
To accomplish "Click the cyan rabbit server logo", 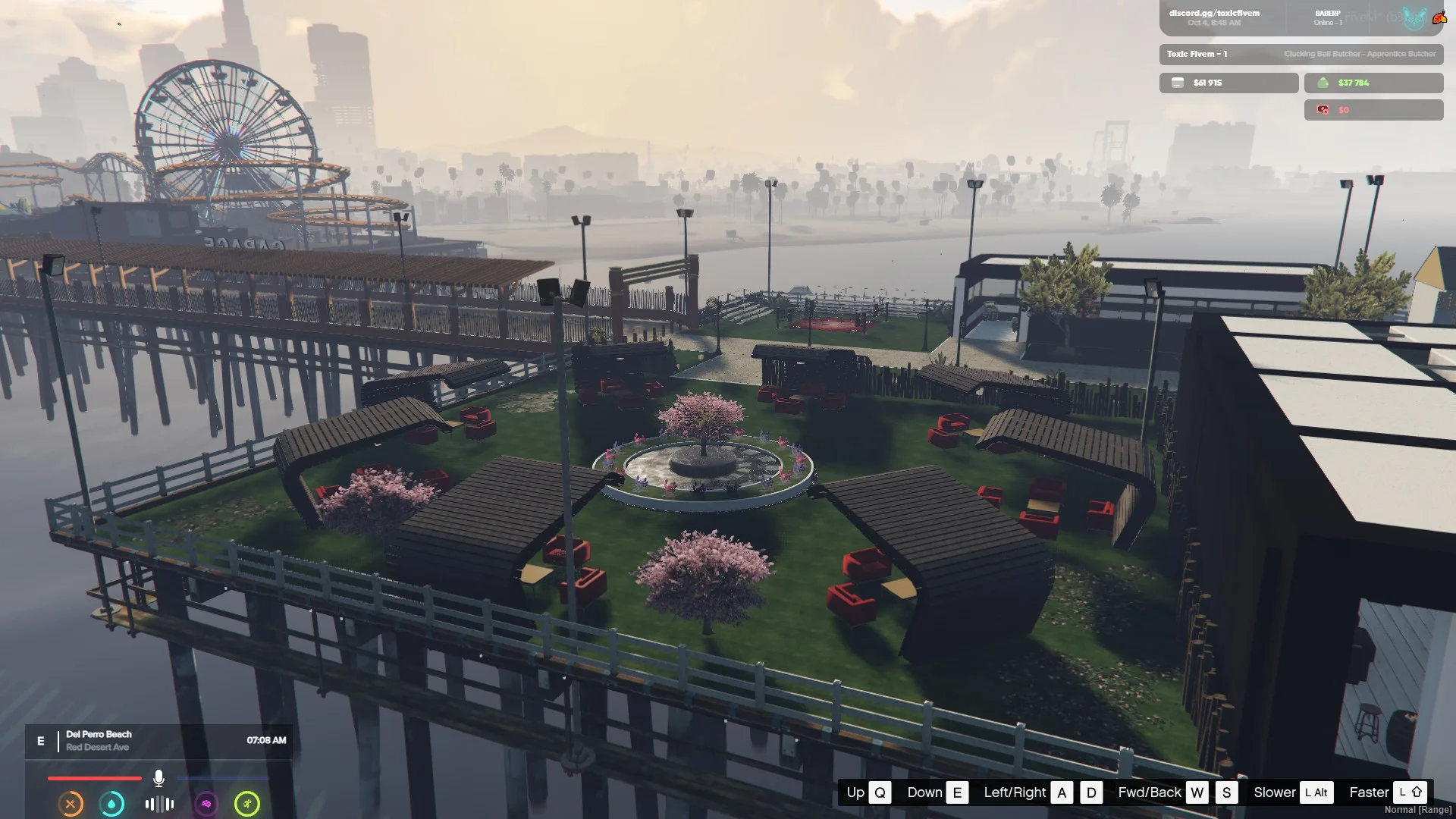I will tap(1414, 18).
